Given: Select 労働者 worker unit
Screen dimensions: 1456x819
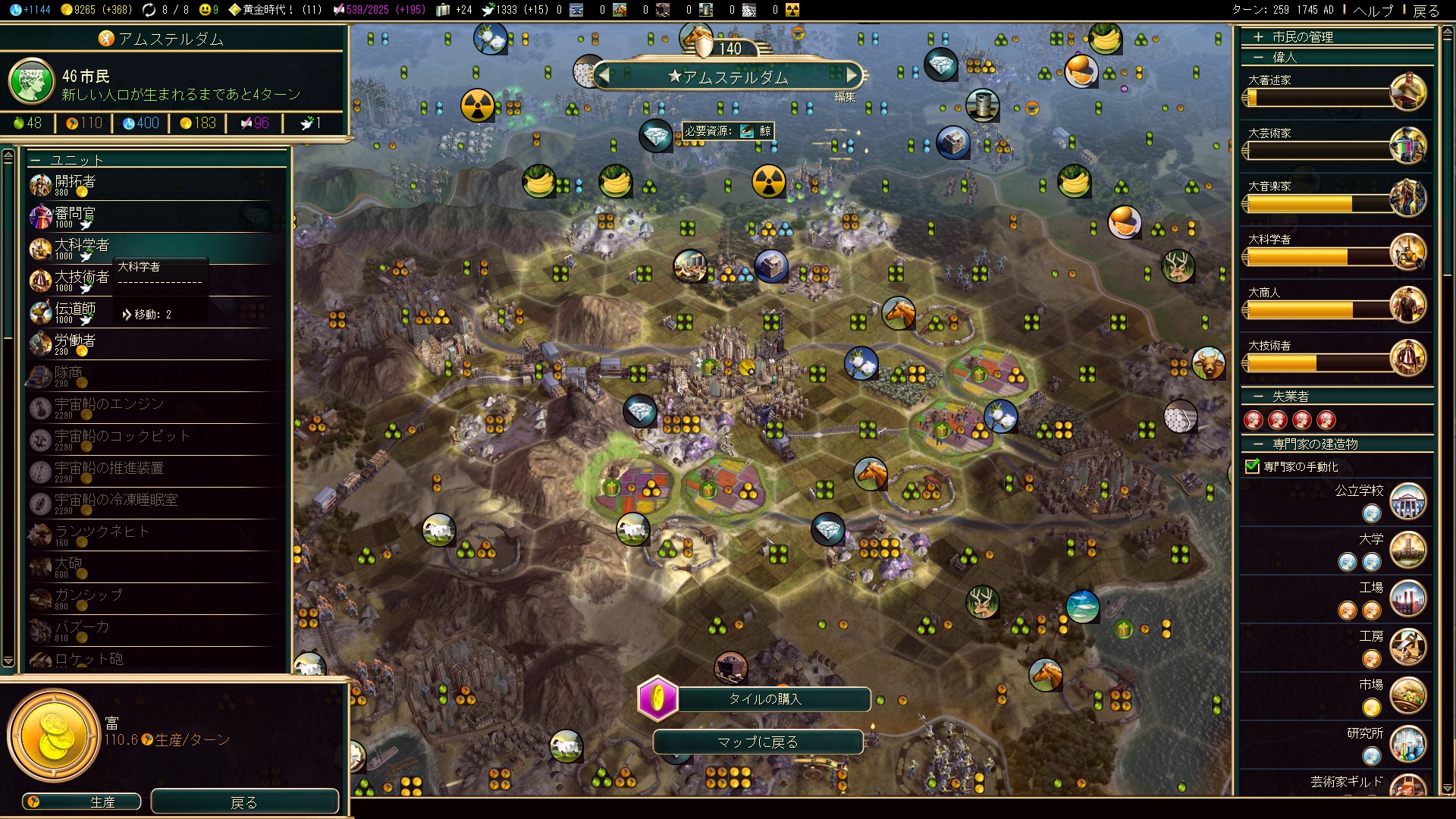Looking at the screenshot, I should pos(76,344).
